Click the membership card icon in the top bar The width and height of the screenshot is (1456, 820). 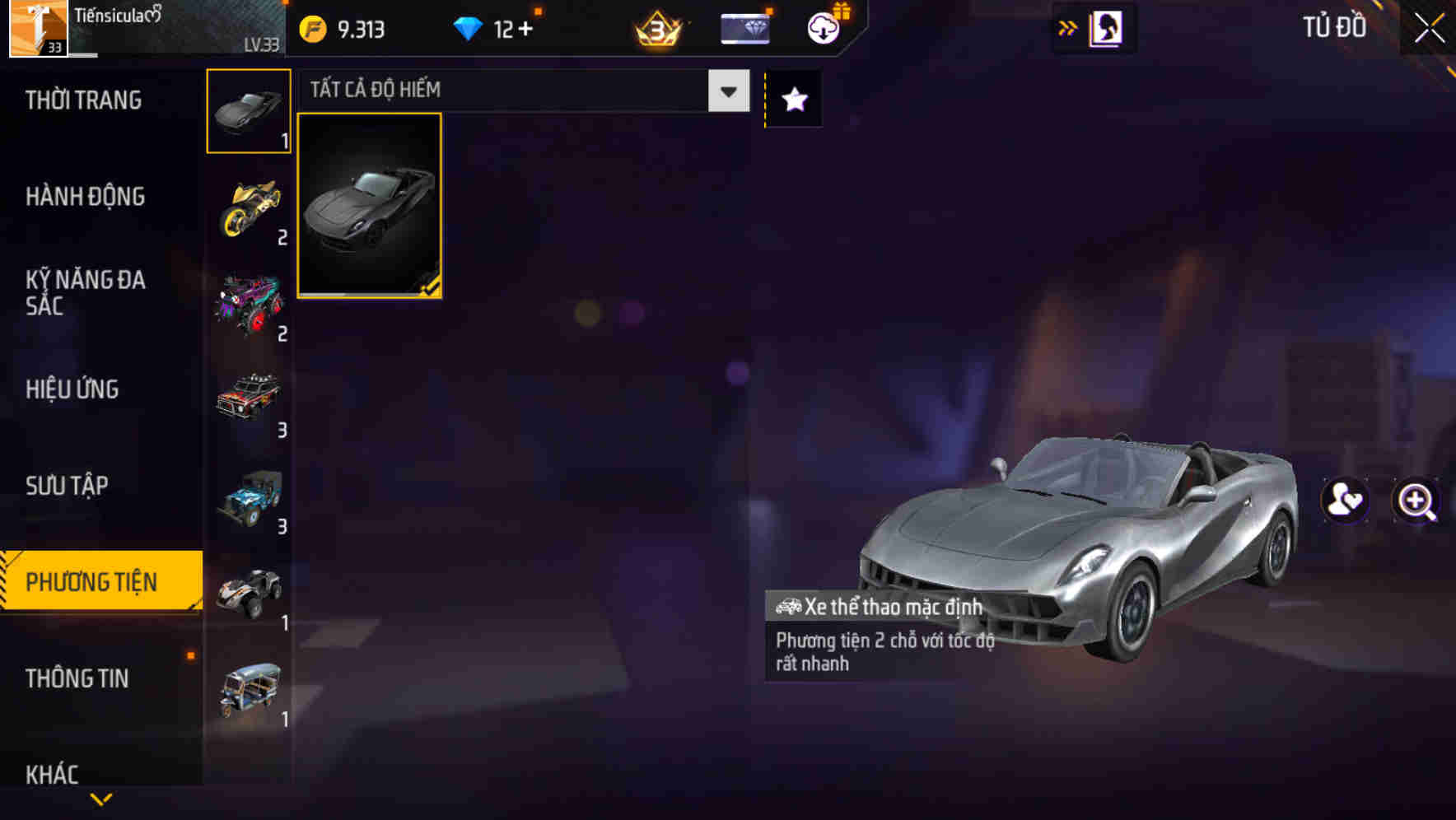[744, 27]
